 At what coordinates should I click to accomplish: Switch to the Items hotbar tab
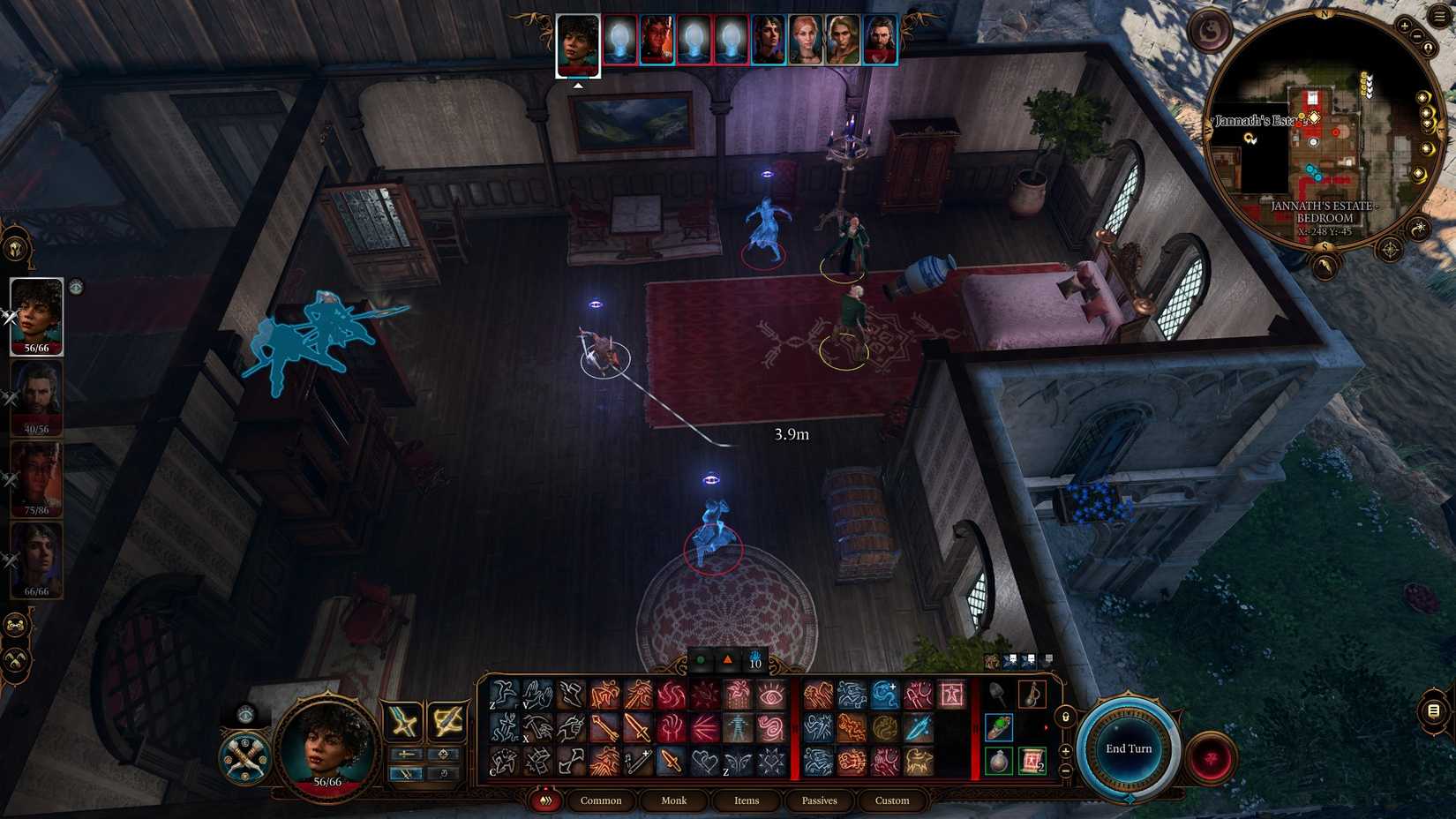click(x=746, y=800)
